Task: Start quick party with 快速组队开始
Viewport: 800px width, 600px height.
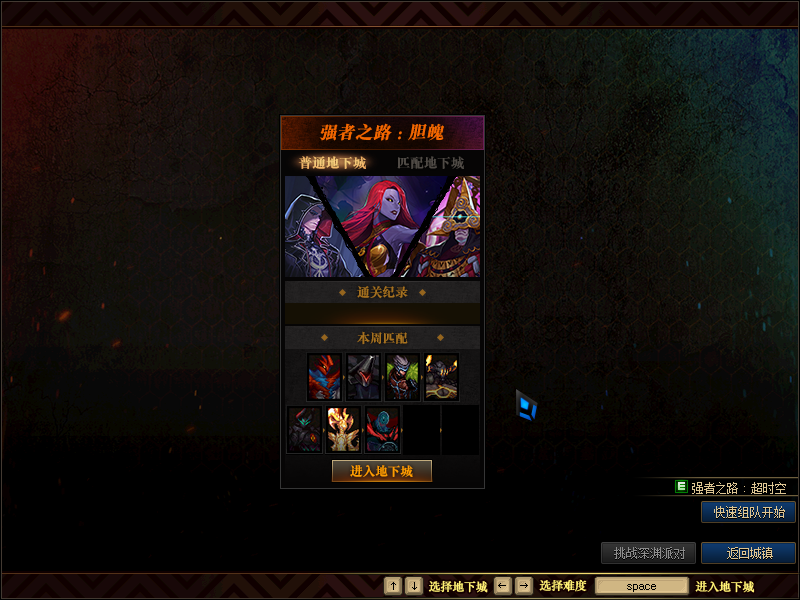Action: click(x=748, y=512)
